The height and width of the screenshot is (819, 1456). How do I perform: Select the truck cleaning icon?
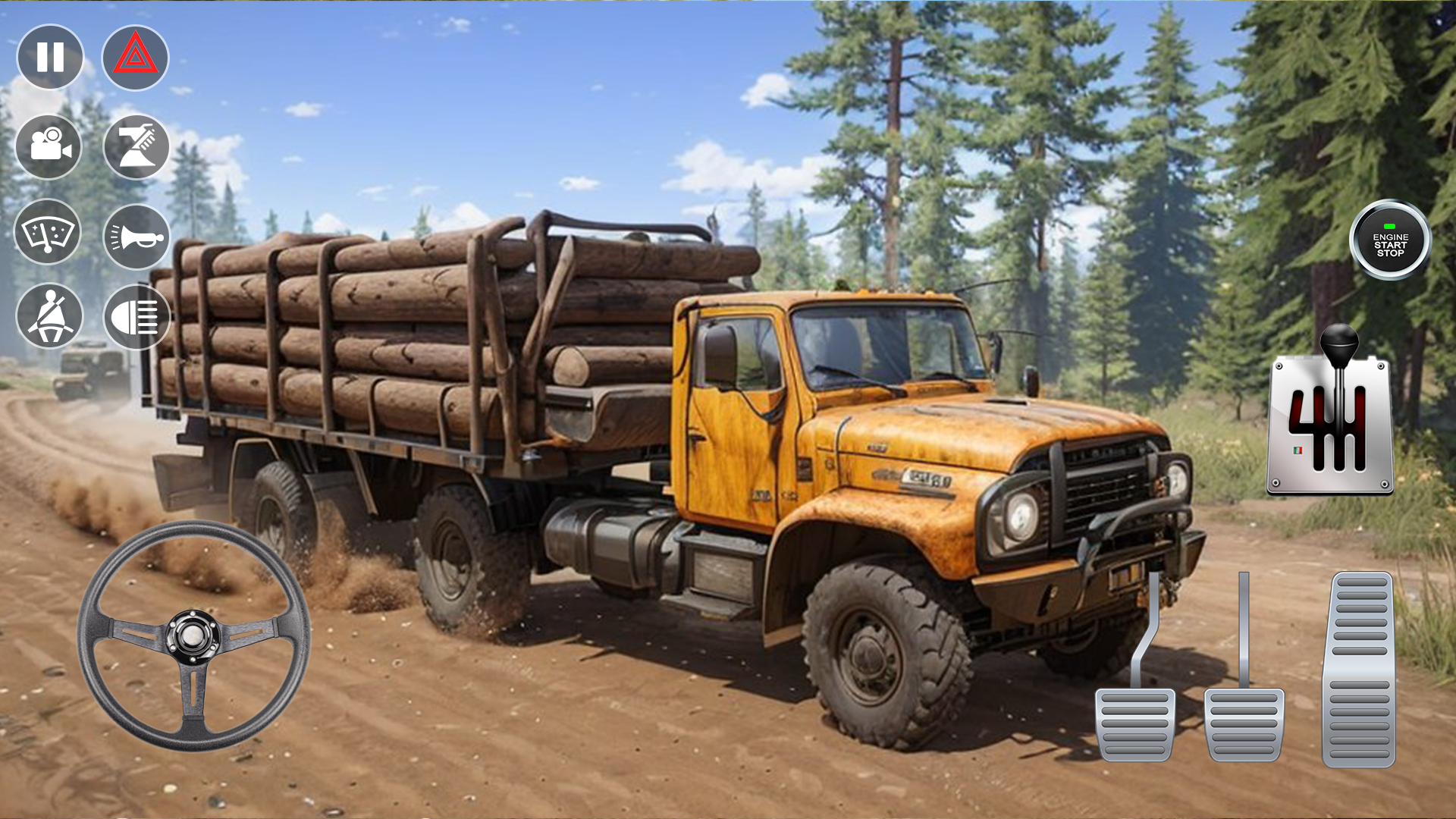136,146
